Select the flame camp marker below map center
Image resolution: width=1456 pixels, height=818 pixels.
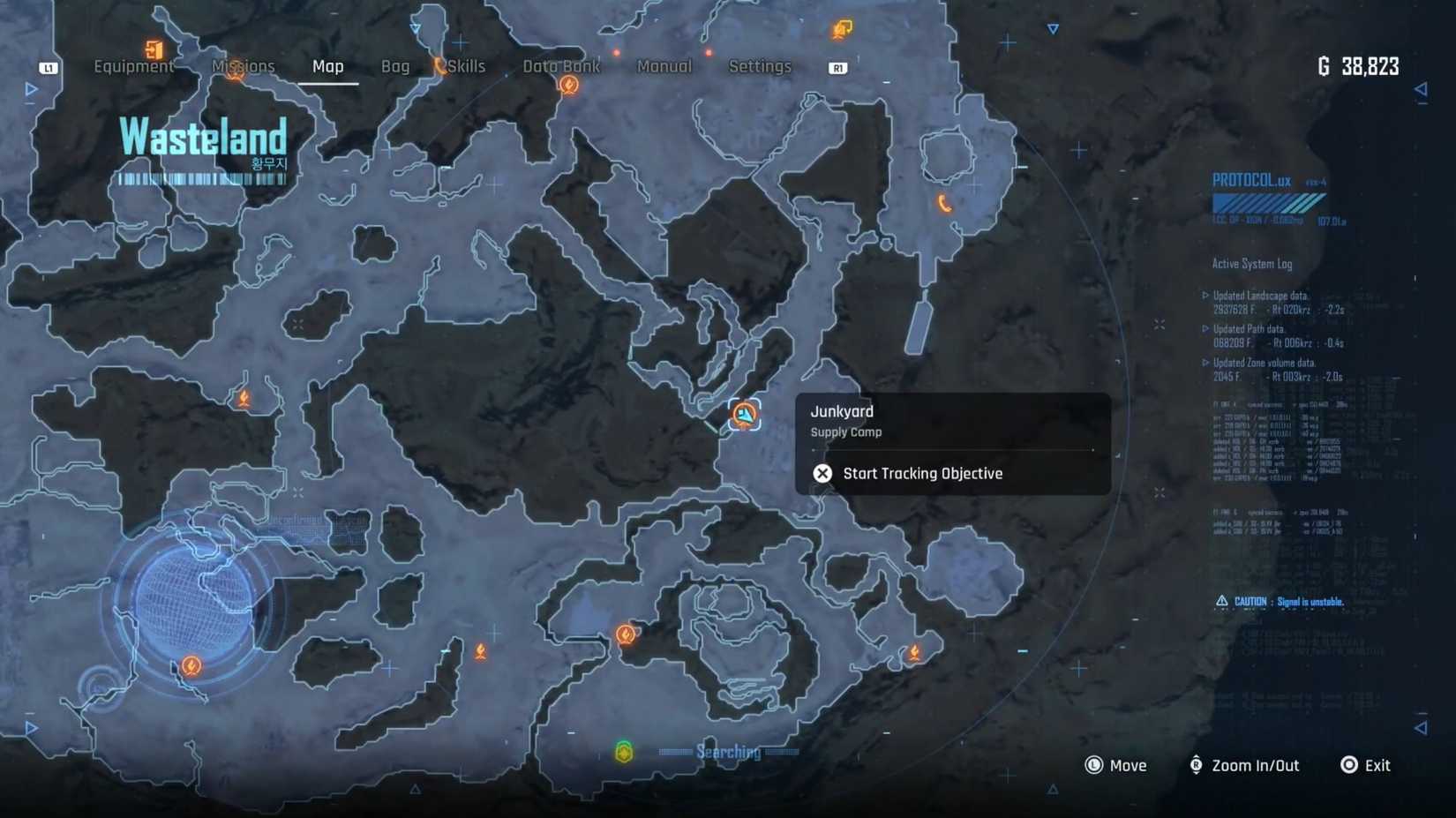coord(626,633)
